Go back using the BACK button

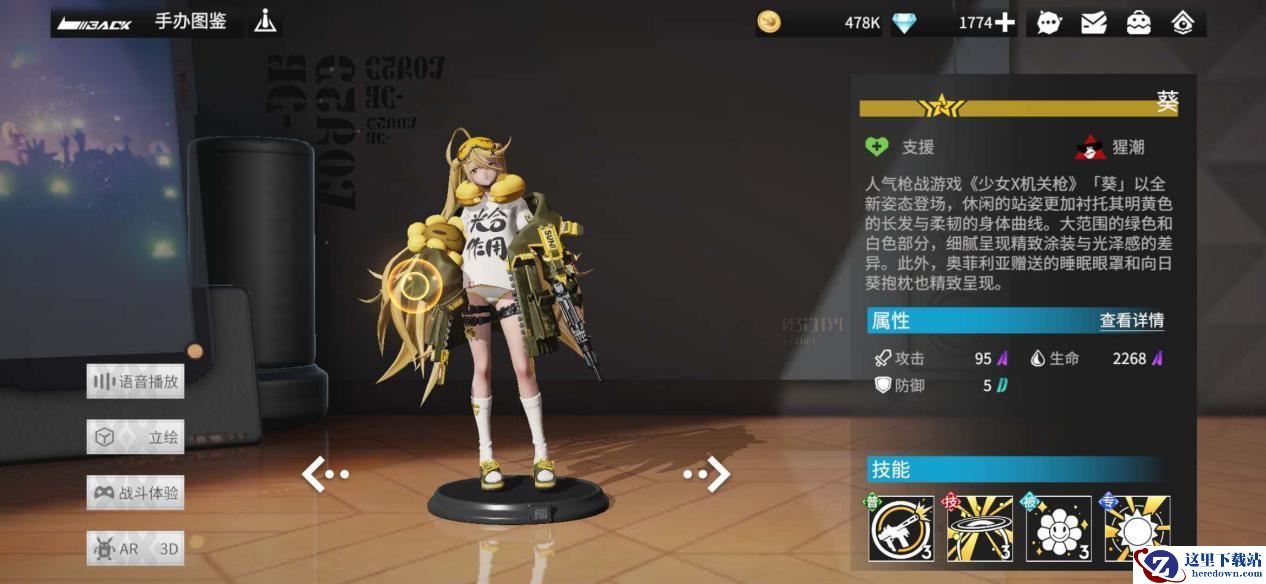95,22
